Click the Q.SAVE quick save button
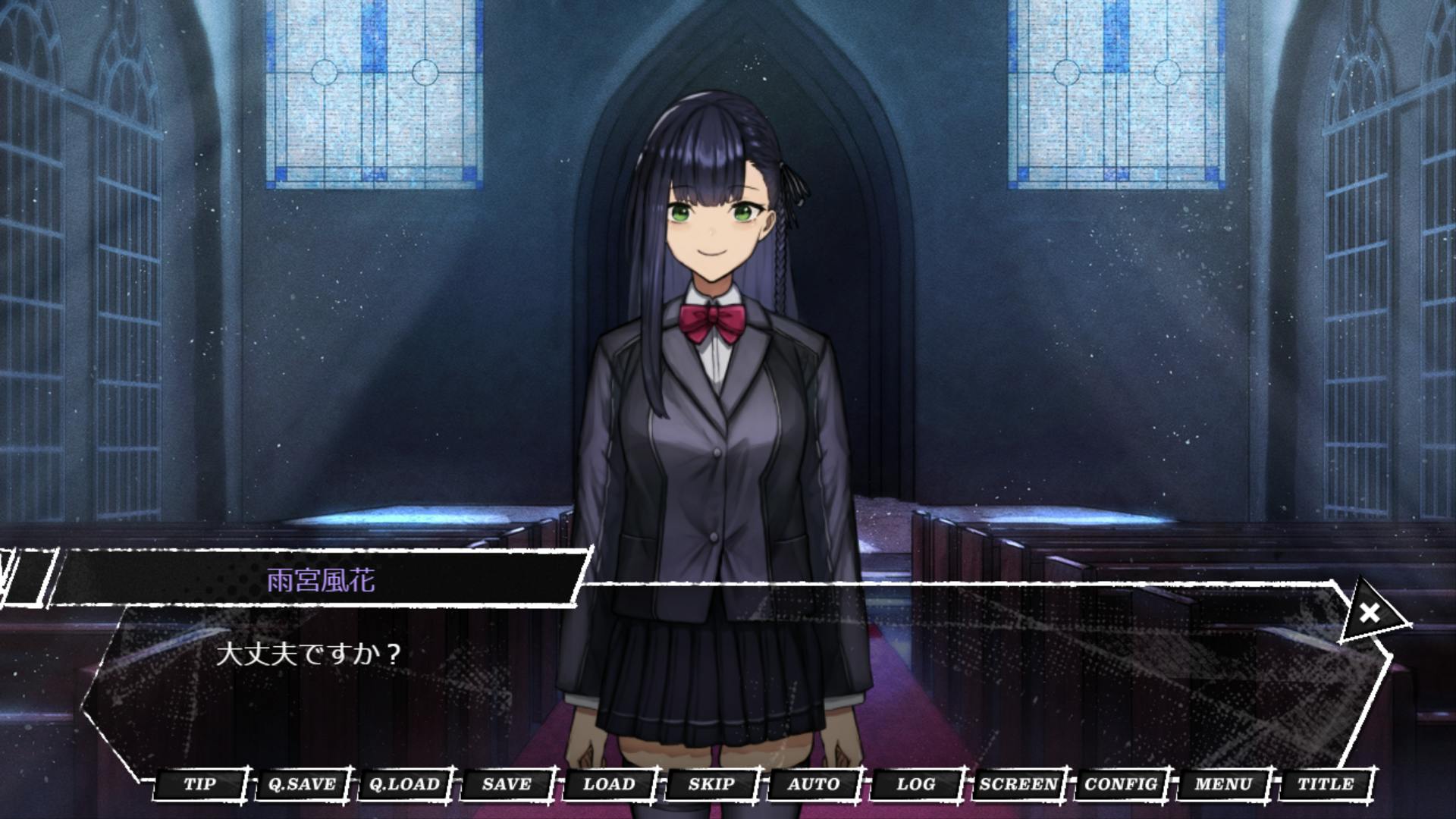The height and width of the screenshot is (819, 1456). coord(302,784)
